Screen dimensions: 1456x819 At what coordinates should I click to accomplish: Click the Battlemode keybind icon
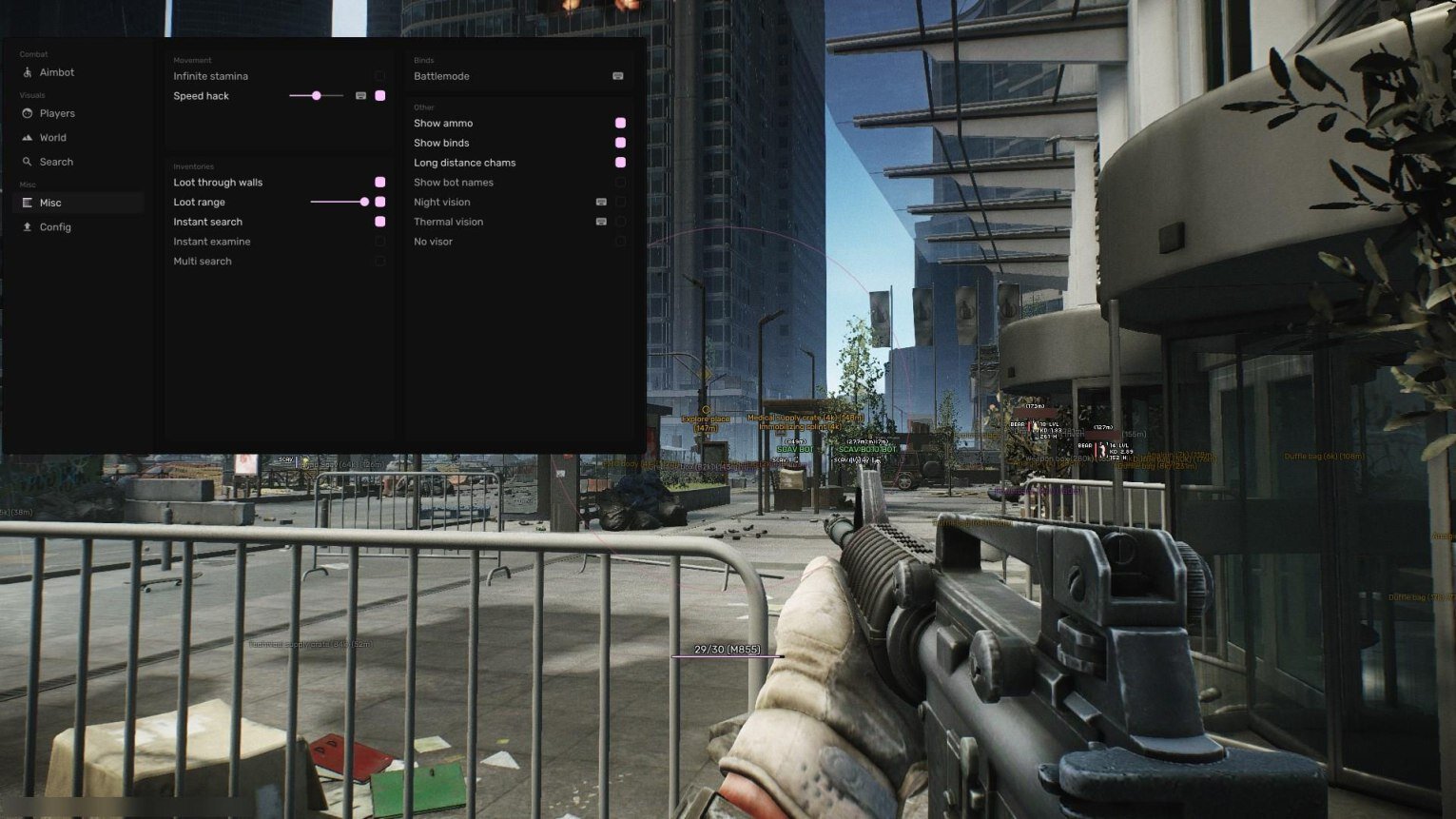pos(617,76)
